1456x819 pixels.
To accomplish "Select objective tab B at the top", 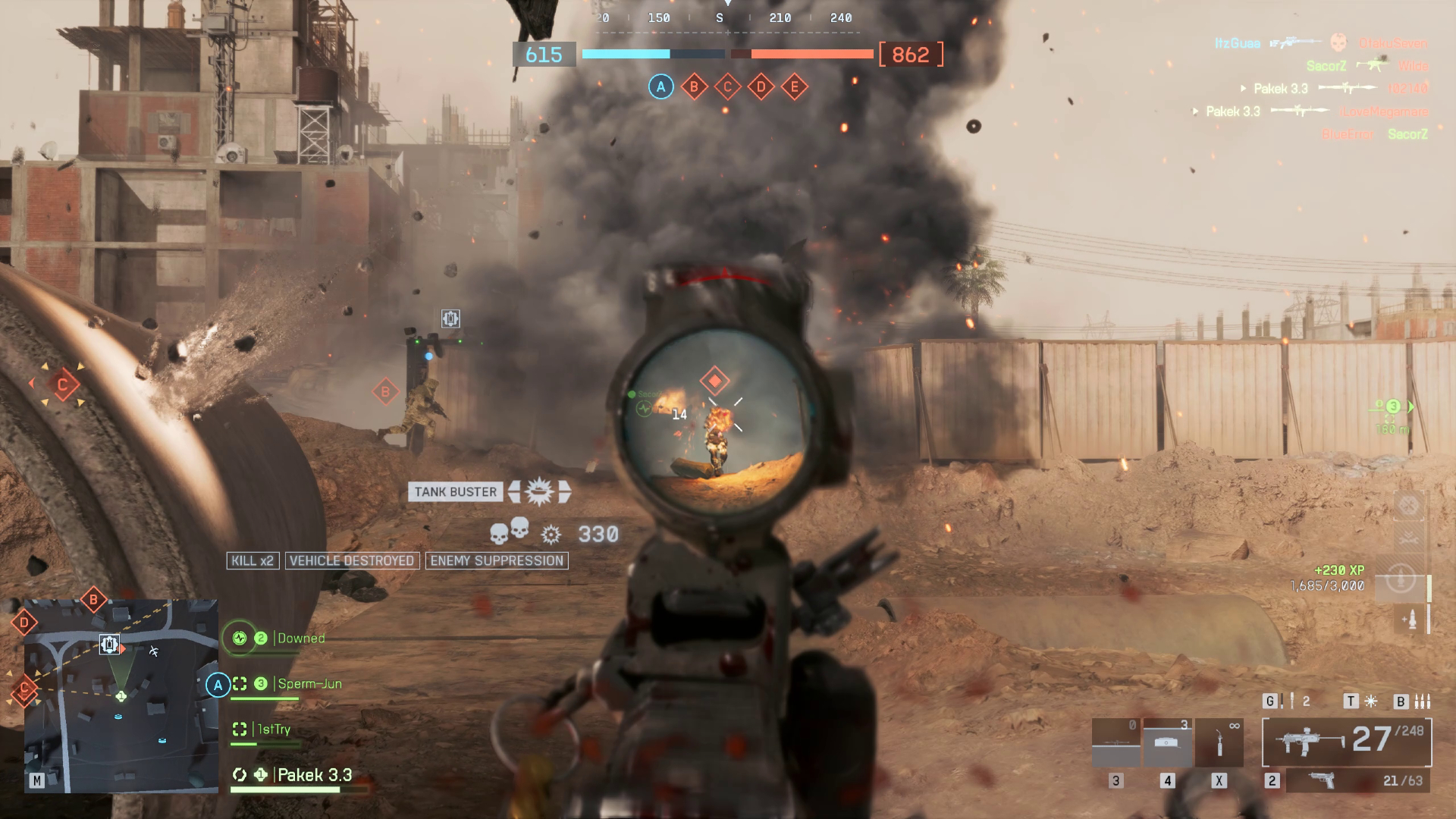I will (x=692, y=86).
